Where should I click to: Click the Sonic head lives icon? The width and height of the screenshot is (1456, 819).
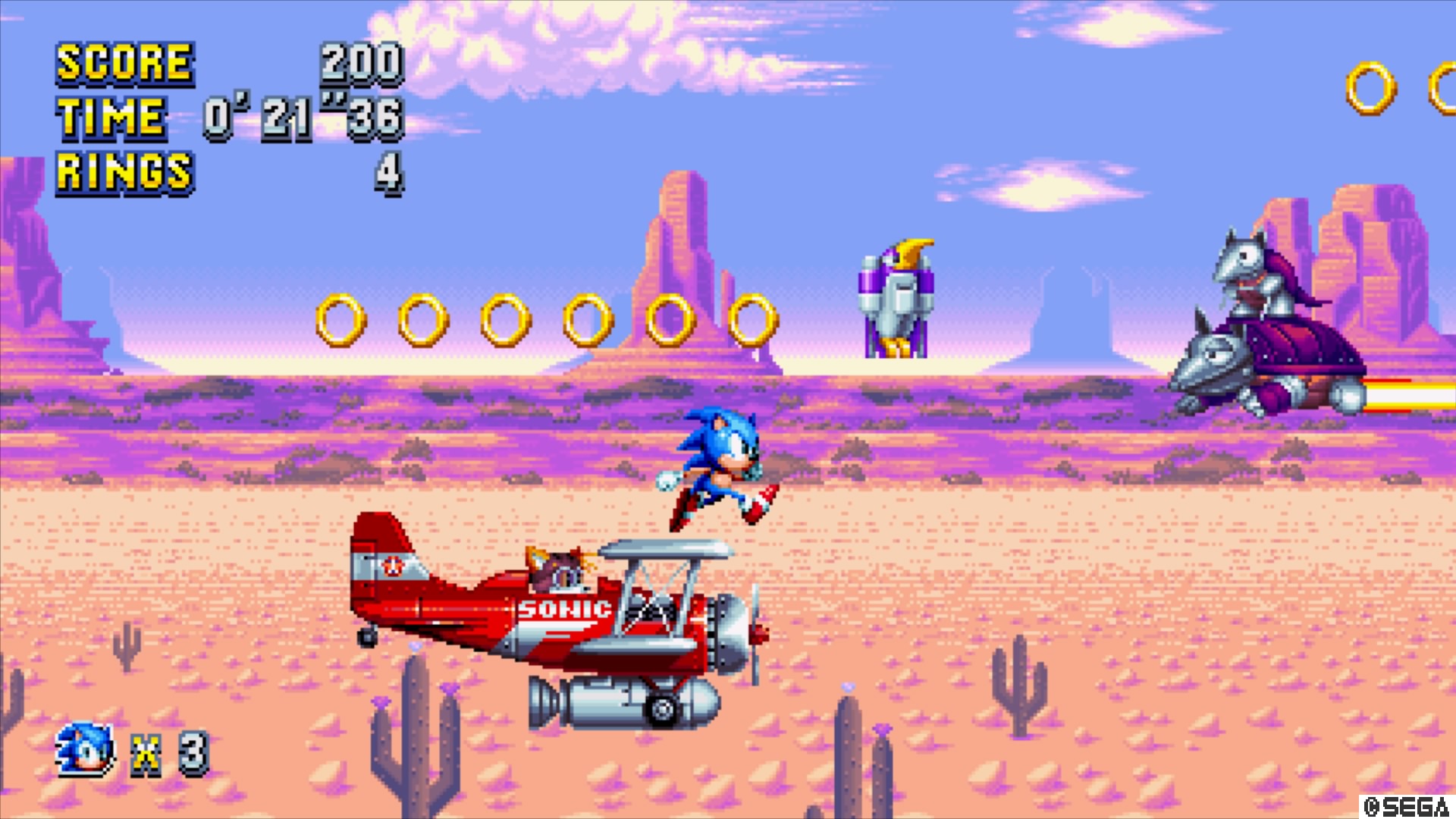[x=85, y=750]
